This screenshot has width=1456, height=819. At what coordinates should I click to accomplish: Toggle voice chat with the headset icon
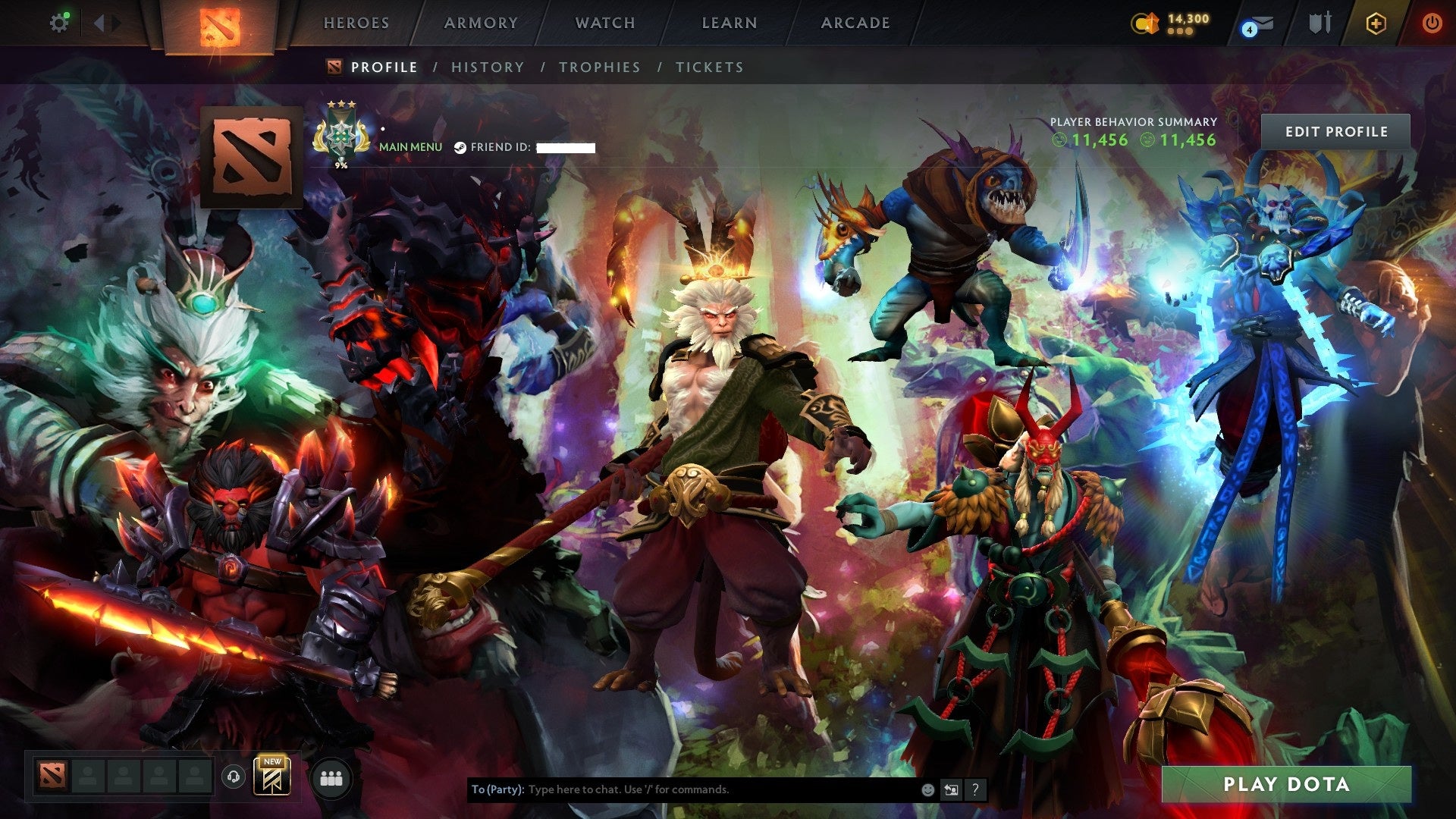coord(235,778)
